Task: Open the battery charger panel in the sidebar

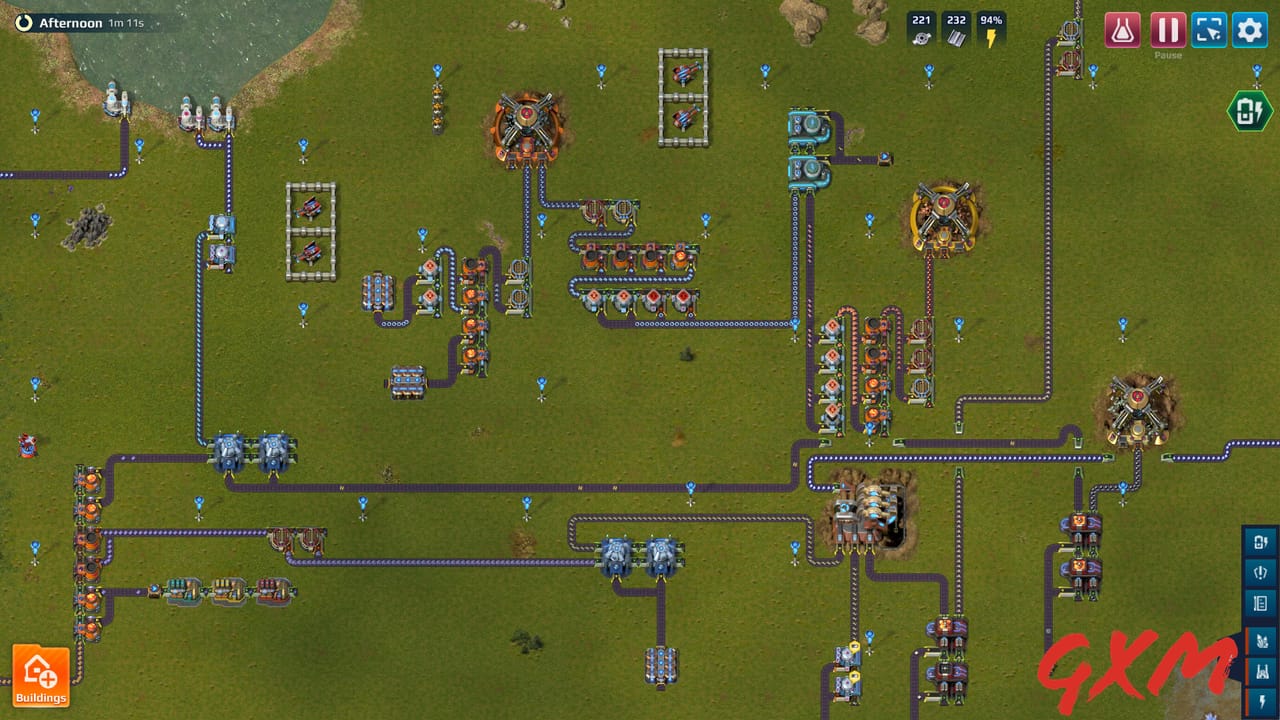Action: click(x=1259, y=541)
